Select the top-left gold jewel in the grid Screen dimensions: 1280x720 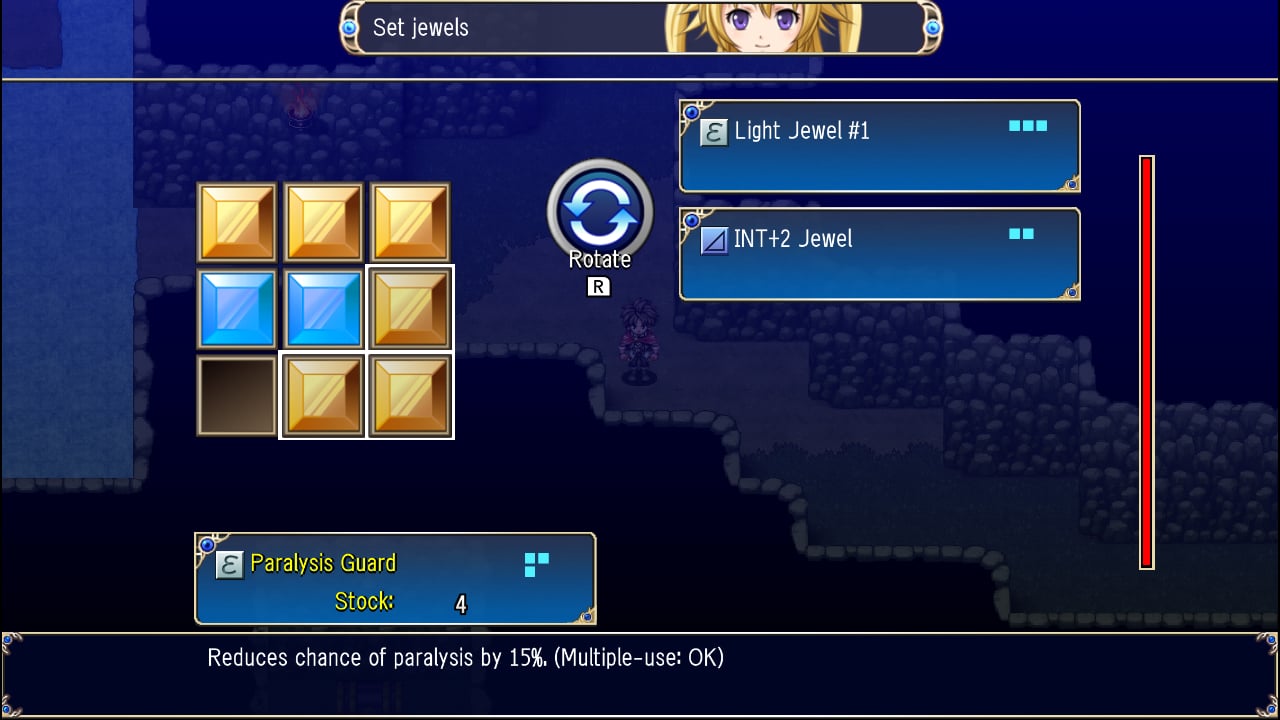click(237, 220)
